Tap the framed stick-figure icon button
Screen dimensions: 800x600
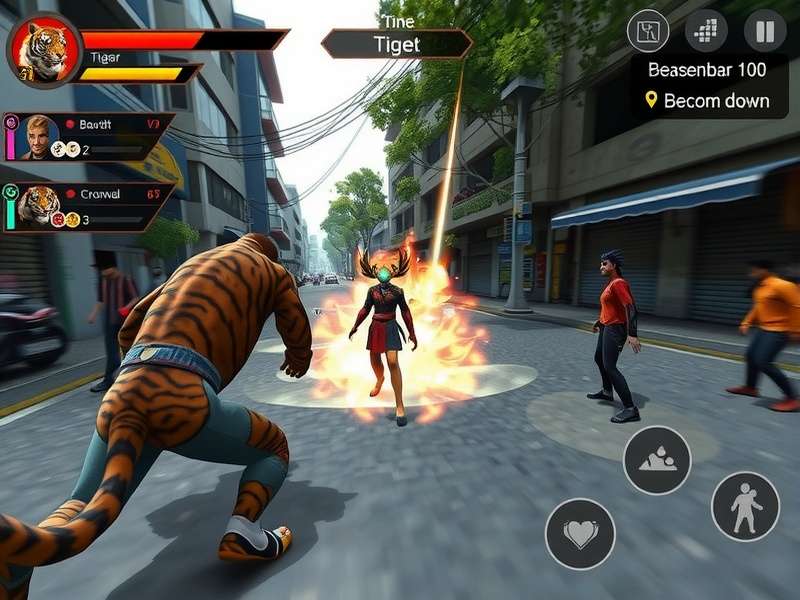[x=648, y=31]
